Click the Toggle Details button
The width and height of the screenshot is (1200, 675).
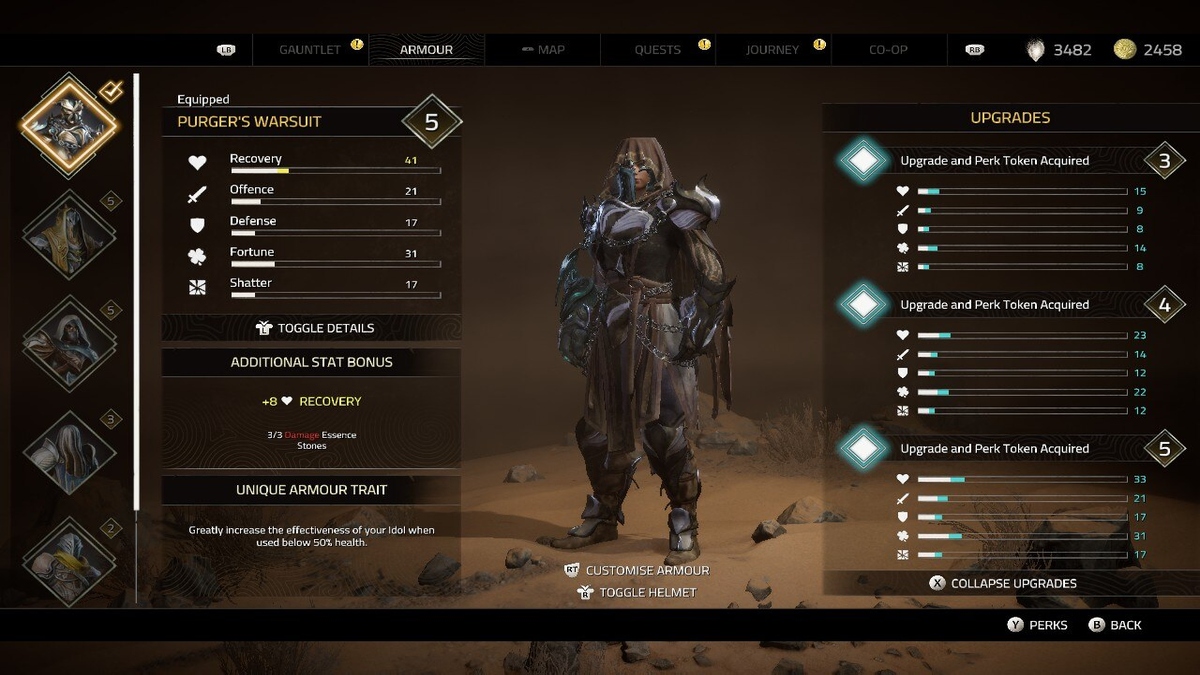(314, 328)
